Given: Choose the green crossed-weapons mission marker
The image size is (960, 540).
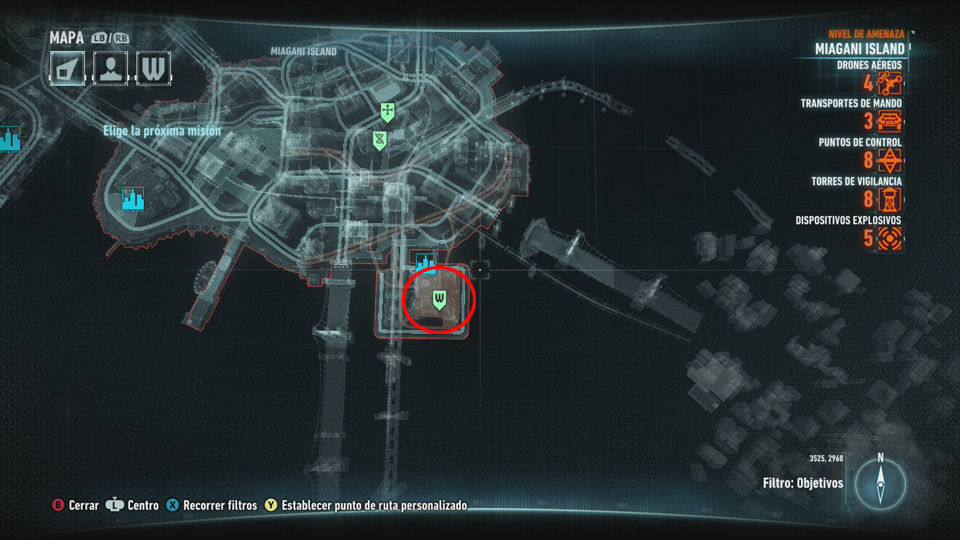Looking at the screenshot, I should pyautogui.click(x=387, y=111).
